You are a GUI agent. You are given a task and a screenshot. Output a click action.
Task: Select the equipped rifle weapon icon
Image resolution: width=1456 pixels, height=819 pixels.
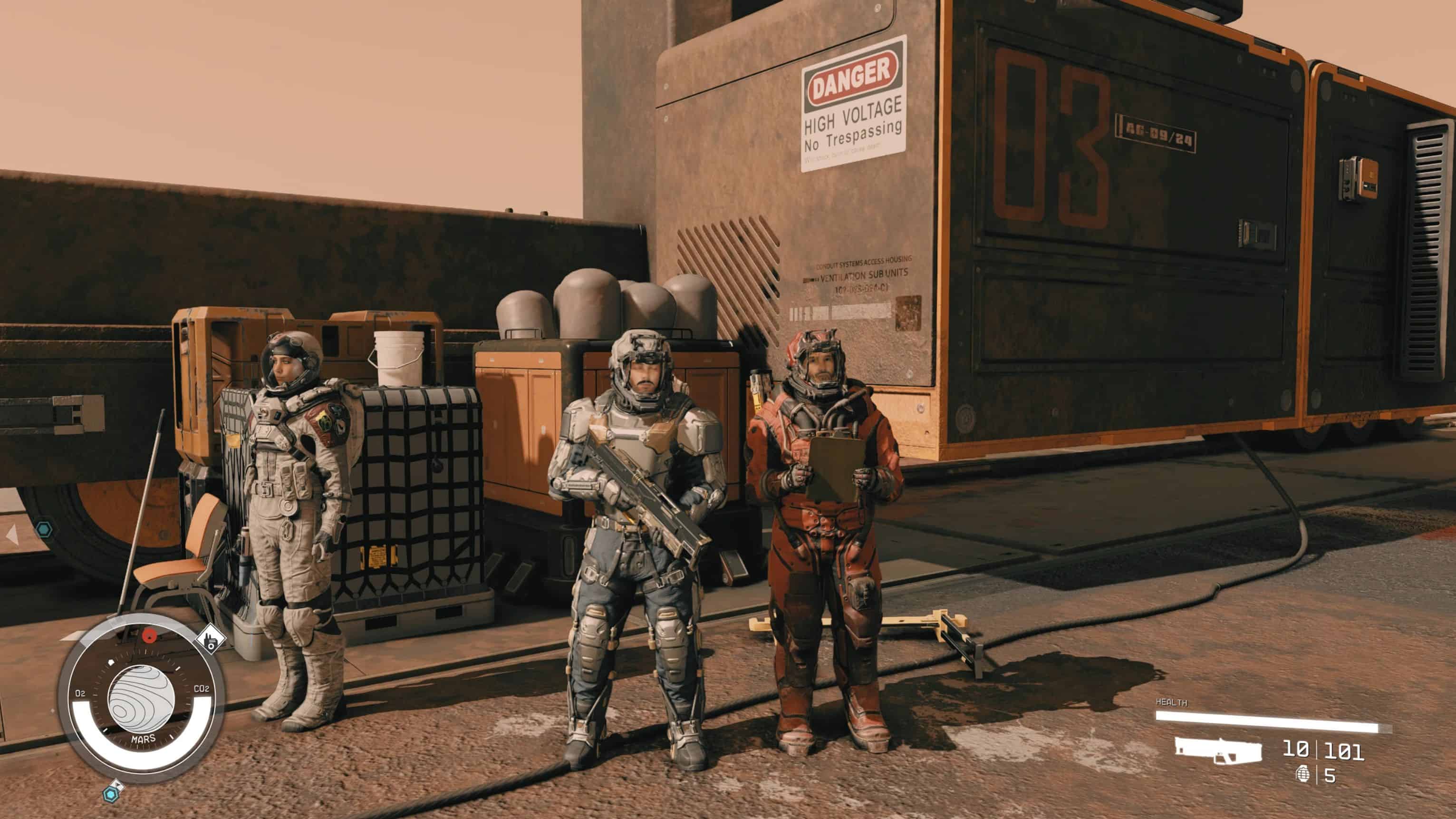coord(1218,750)
